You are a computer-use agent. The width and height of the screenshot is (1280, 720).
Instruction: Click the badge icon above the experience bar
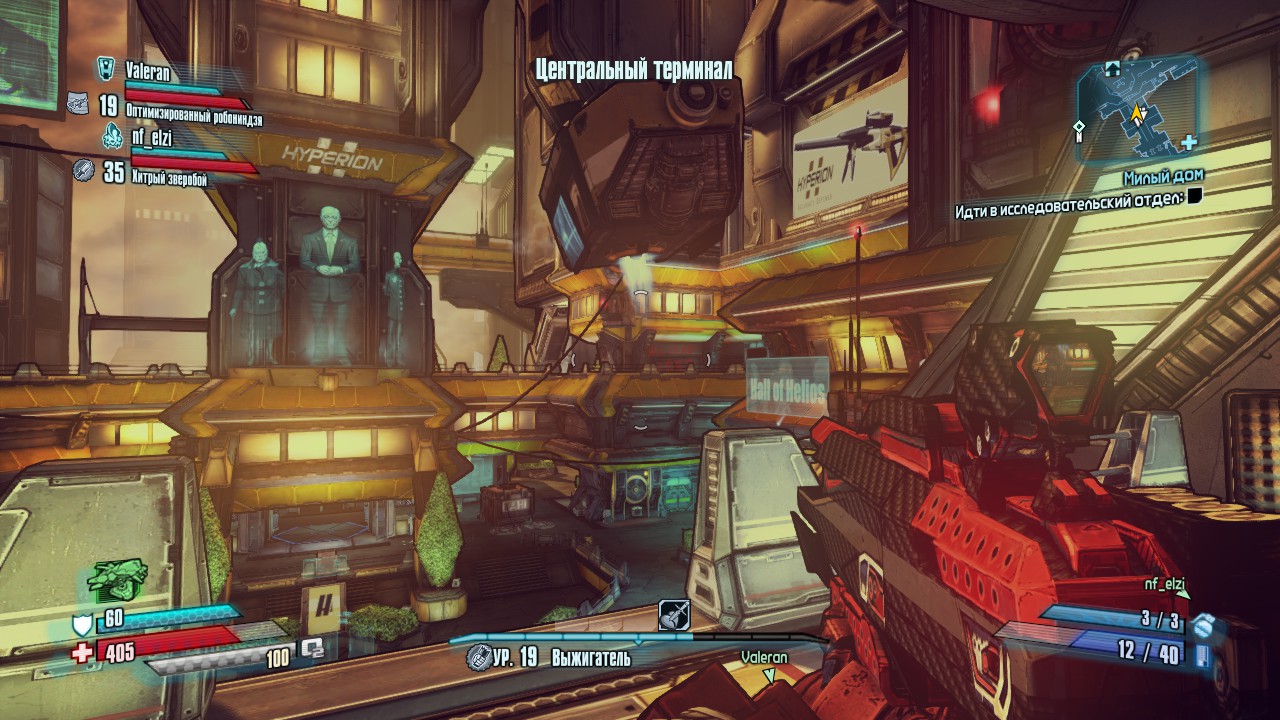point(674,614)
